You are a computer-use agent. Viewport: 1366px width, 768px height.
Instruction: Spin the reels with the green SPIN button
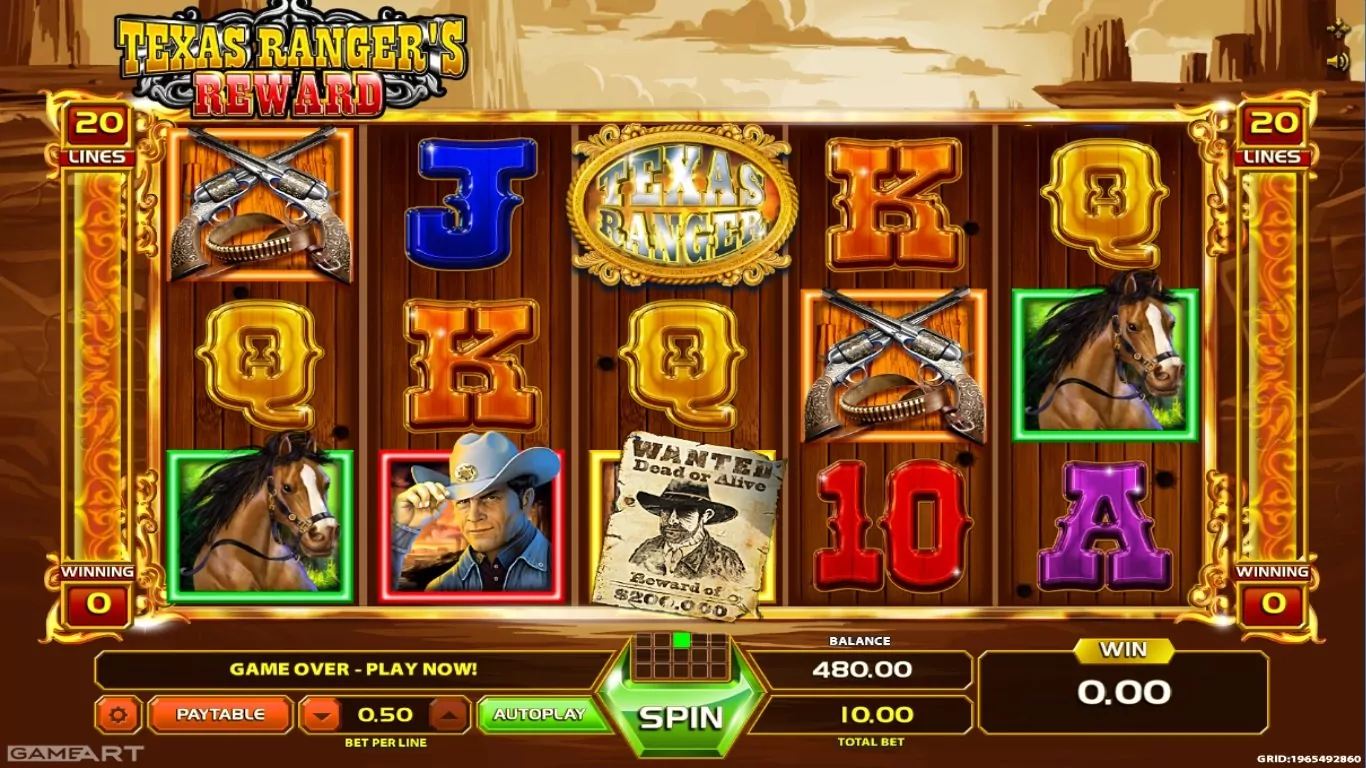click(x=681, y=716)
